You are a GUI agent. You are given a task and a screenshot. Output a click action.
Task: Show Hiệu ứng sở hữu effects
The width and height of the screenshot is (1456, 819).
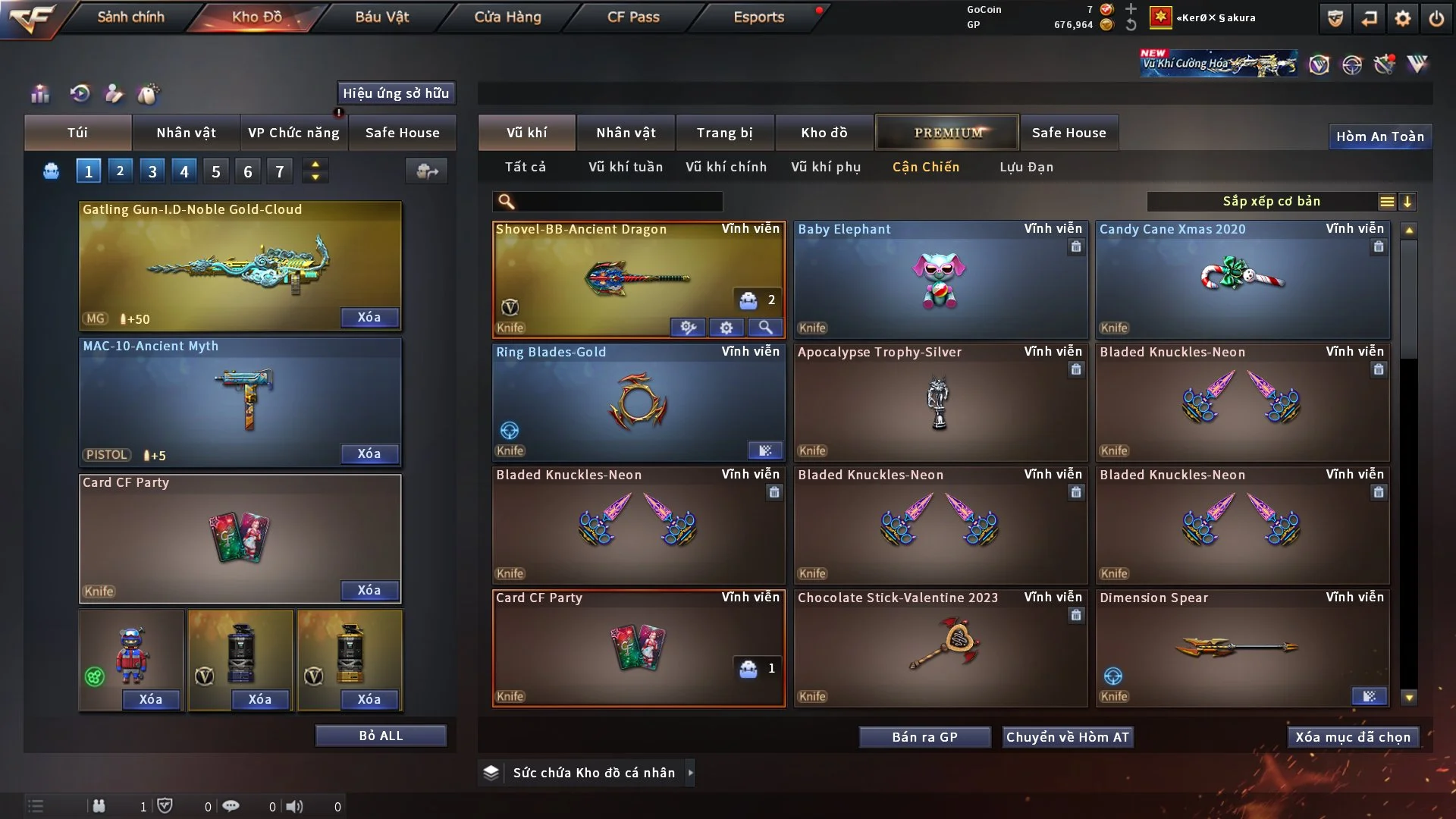[x=396, y=93]
